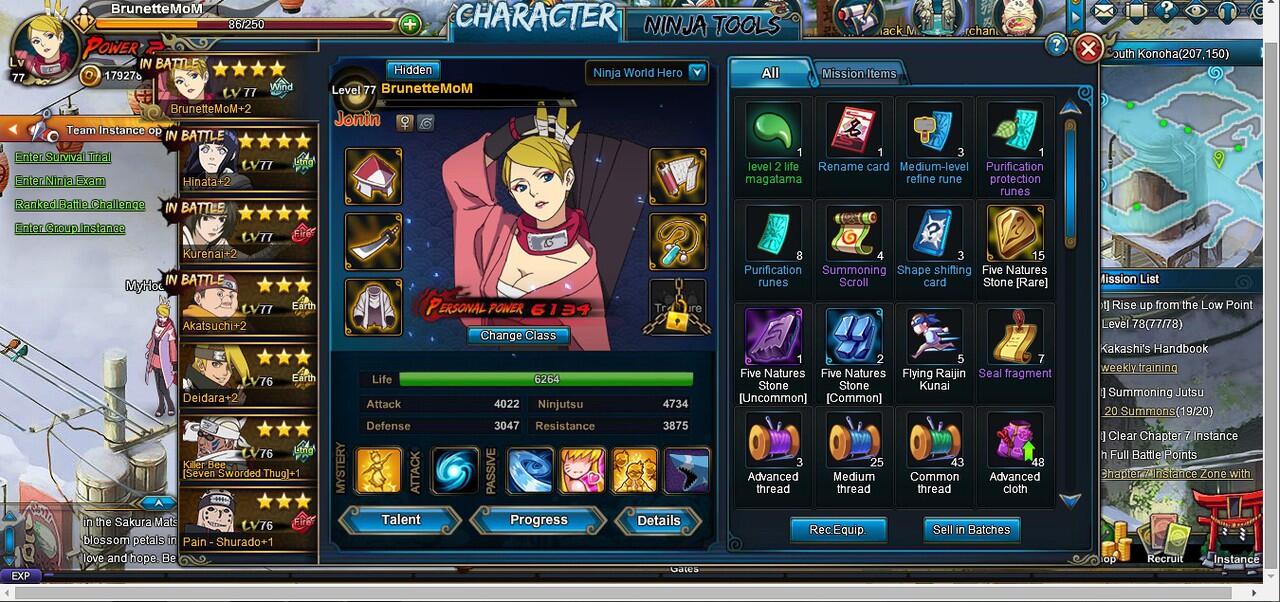Close the character window

click(x=1088, y=48)
